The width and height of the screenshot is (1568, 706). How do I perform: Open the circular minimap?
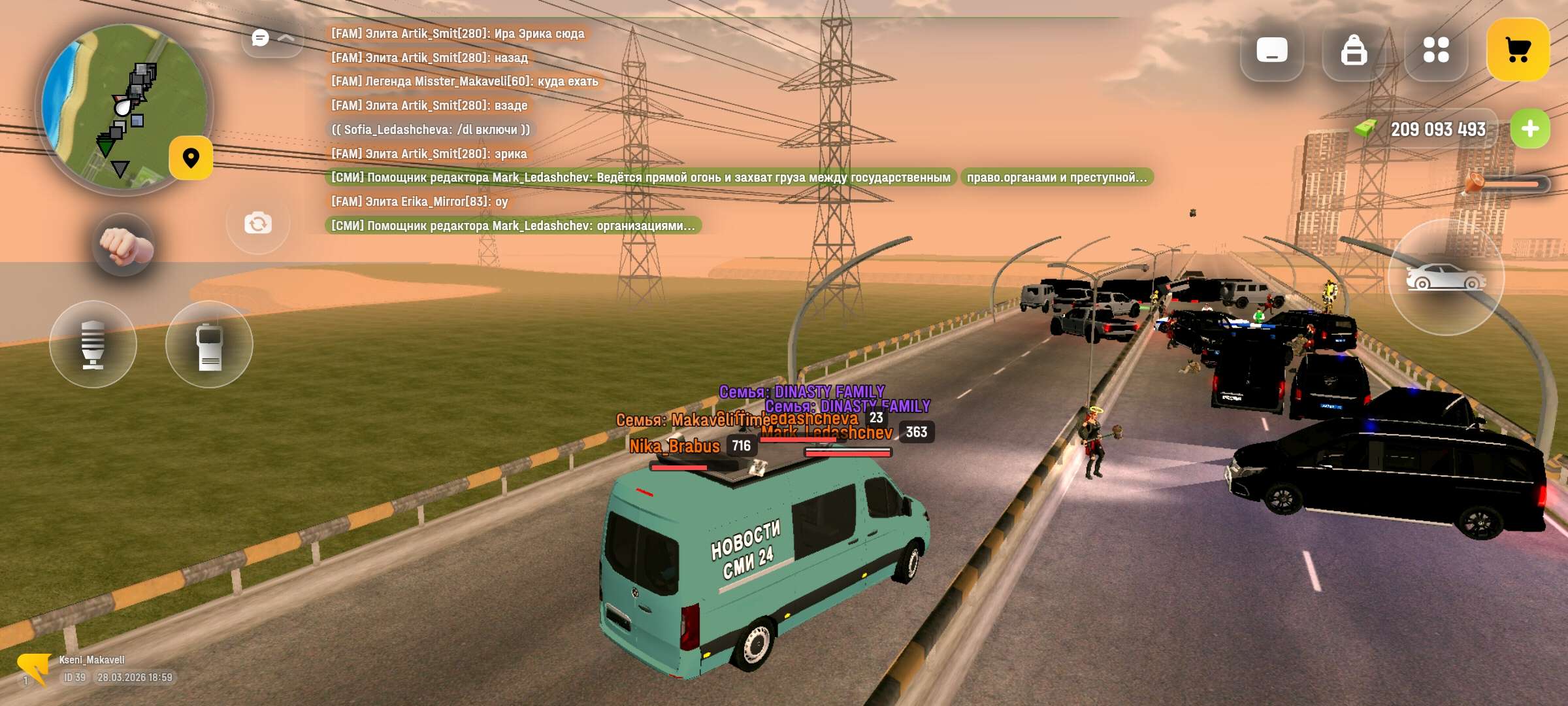tap(124, 108)
